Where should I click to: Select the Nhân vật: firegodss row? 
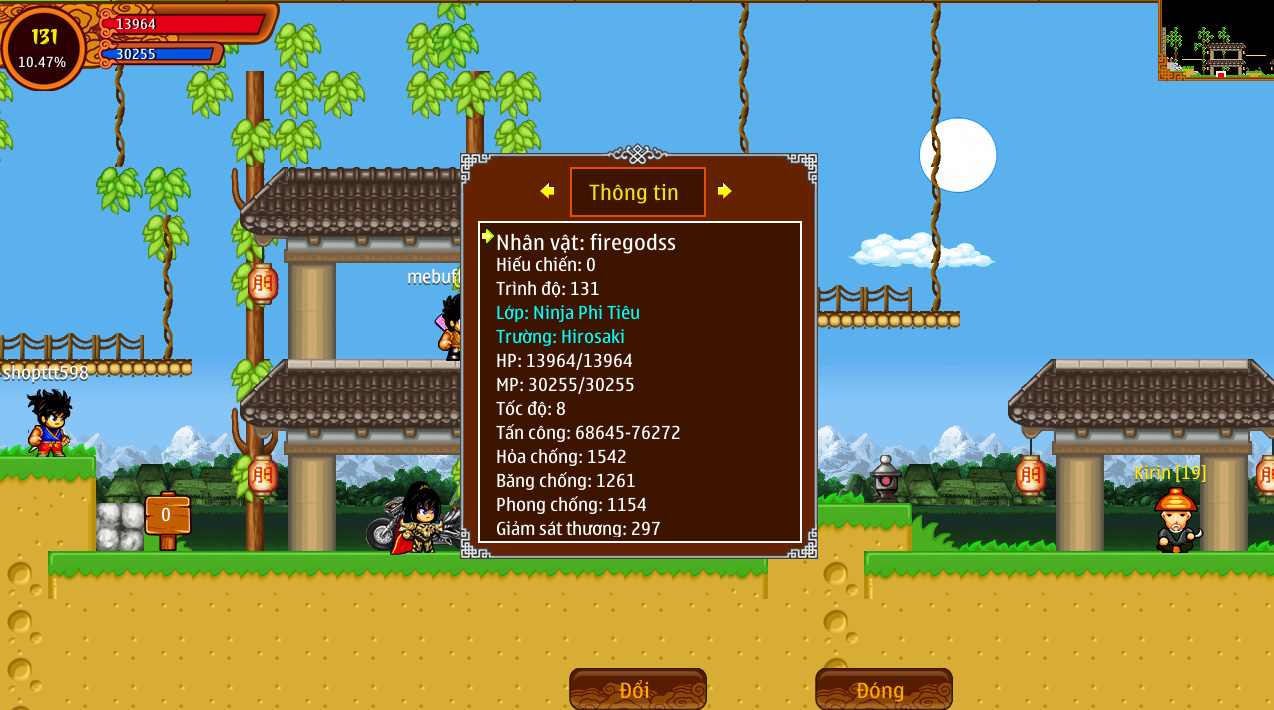point(586,242)
